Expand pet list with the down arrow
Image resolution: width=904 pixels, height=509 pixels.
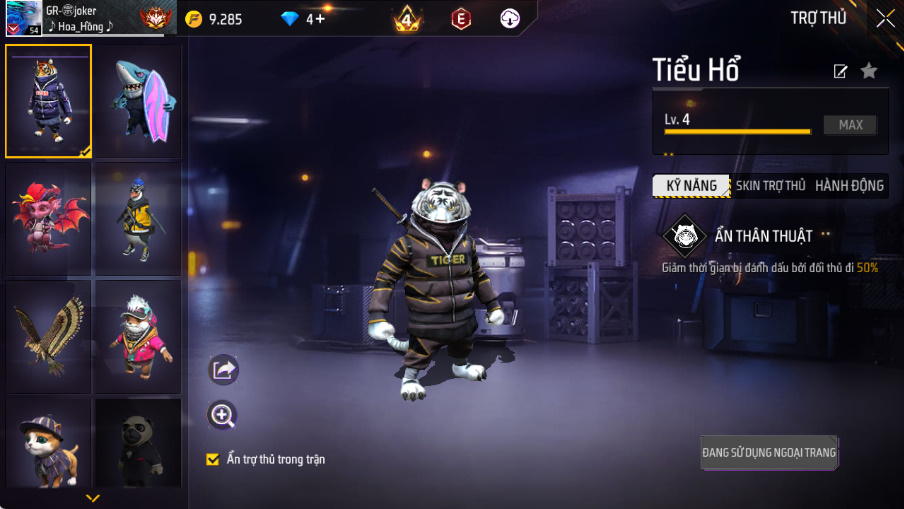click(93, 498)
